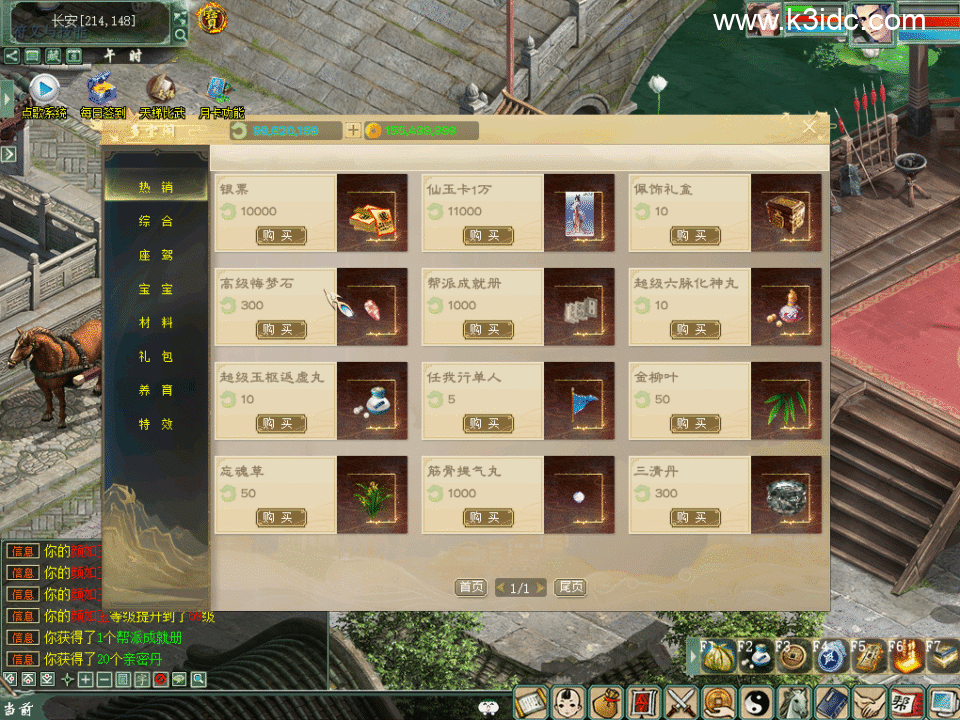Buy the 佩饰礼盒 gift box
Image resolution: width=960 pixels, height=720 pixels.
point(695,236)
